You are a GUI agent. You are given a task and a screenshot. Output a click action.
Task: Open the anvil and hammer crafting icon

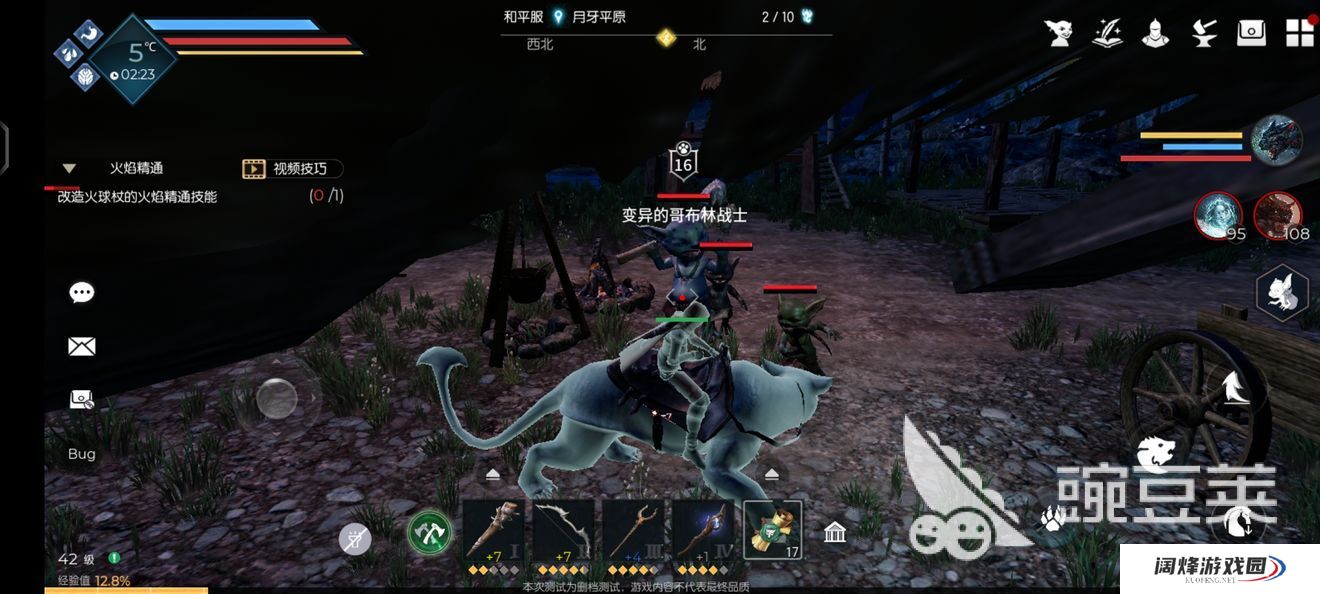pos(1204,33)
